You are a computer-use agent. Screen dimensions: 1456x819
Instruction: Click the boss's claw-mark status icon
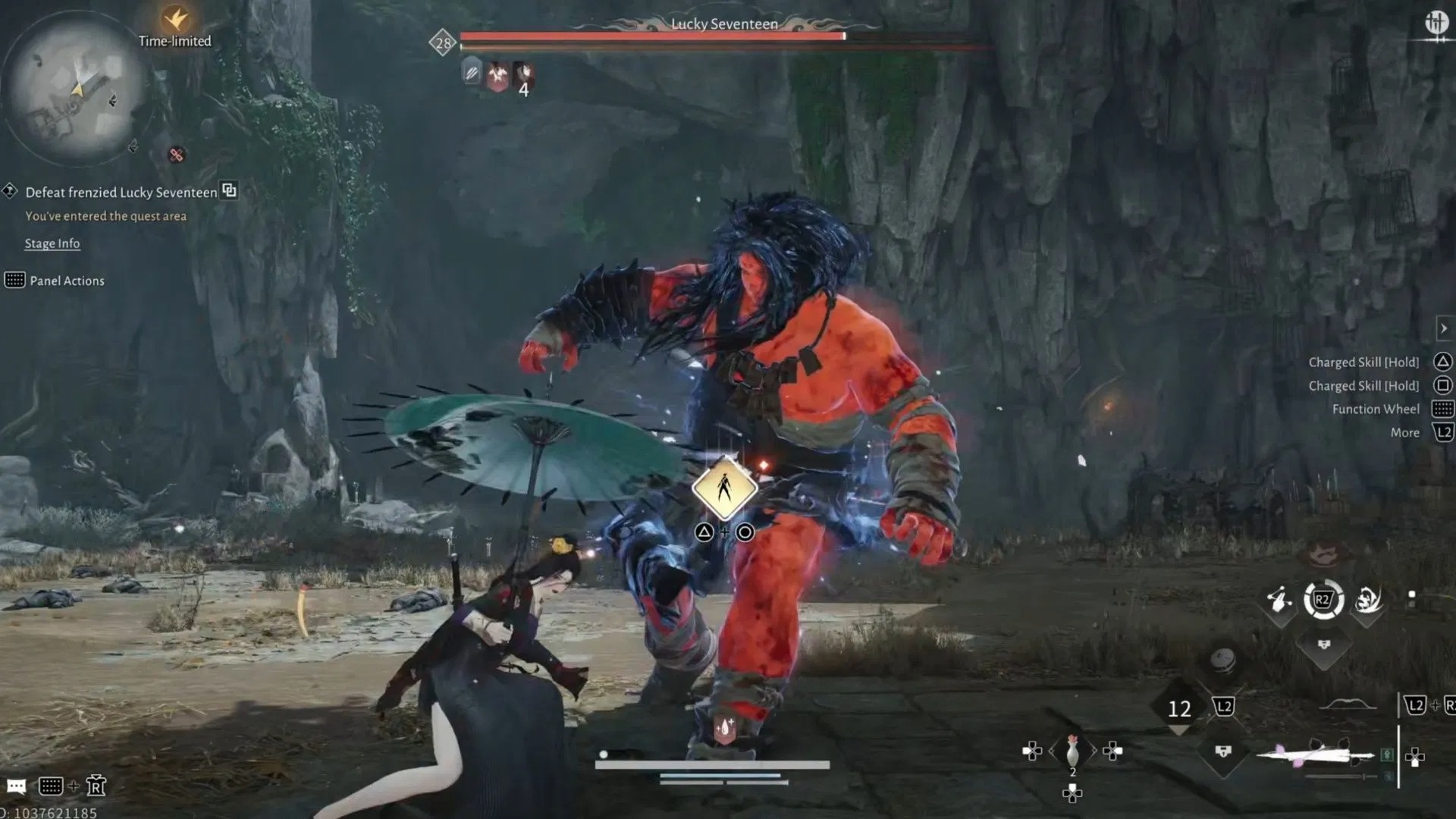472,74
